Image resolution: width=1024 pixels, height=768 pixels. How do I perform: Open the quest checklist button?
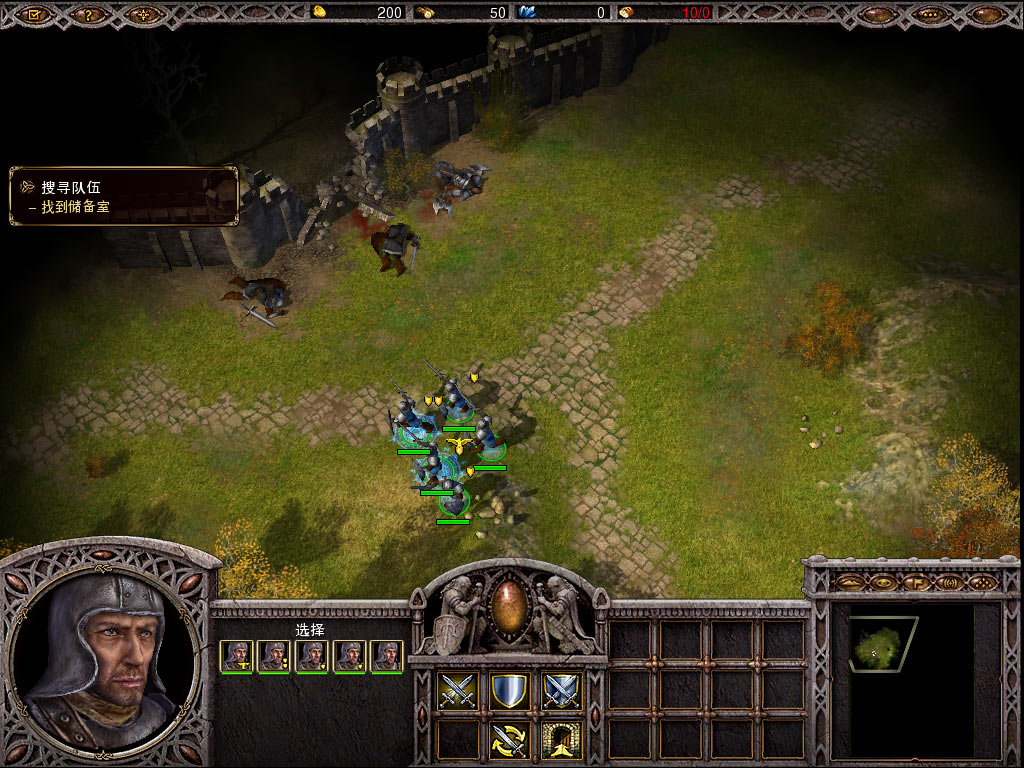tap(34, 15)
